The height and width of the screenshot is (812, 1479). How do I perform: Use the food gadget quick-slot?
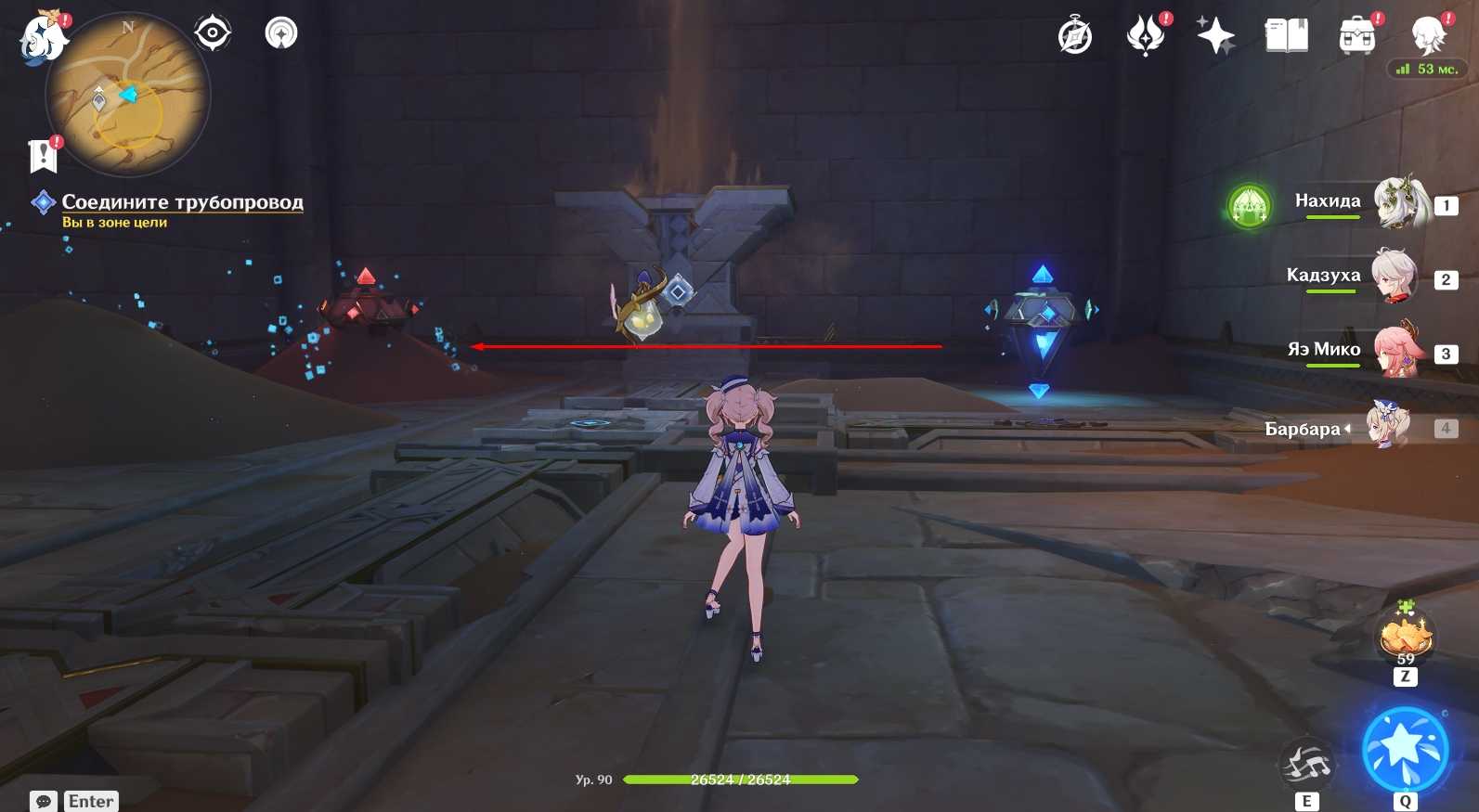coord(1406,637)
